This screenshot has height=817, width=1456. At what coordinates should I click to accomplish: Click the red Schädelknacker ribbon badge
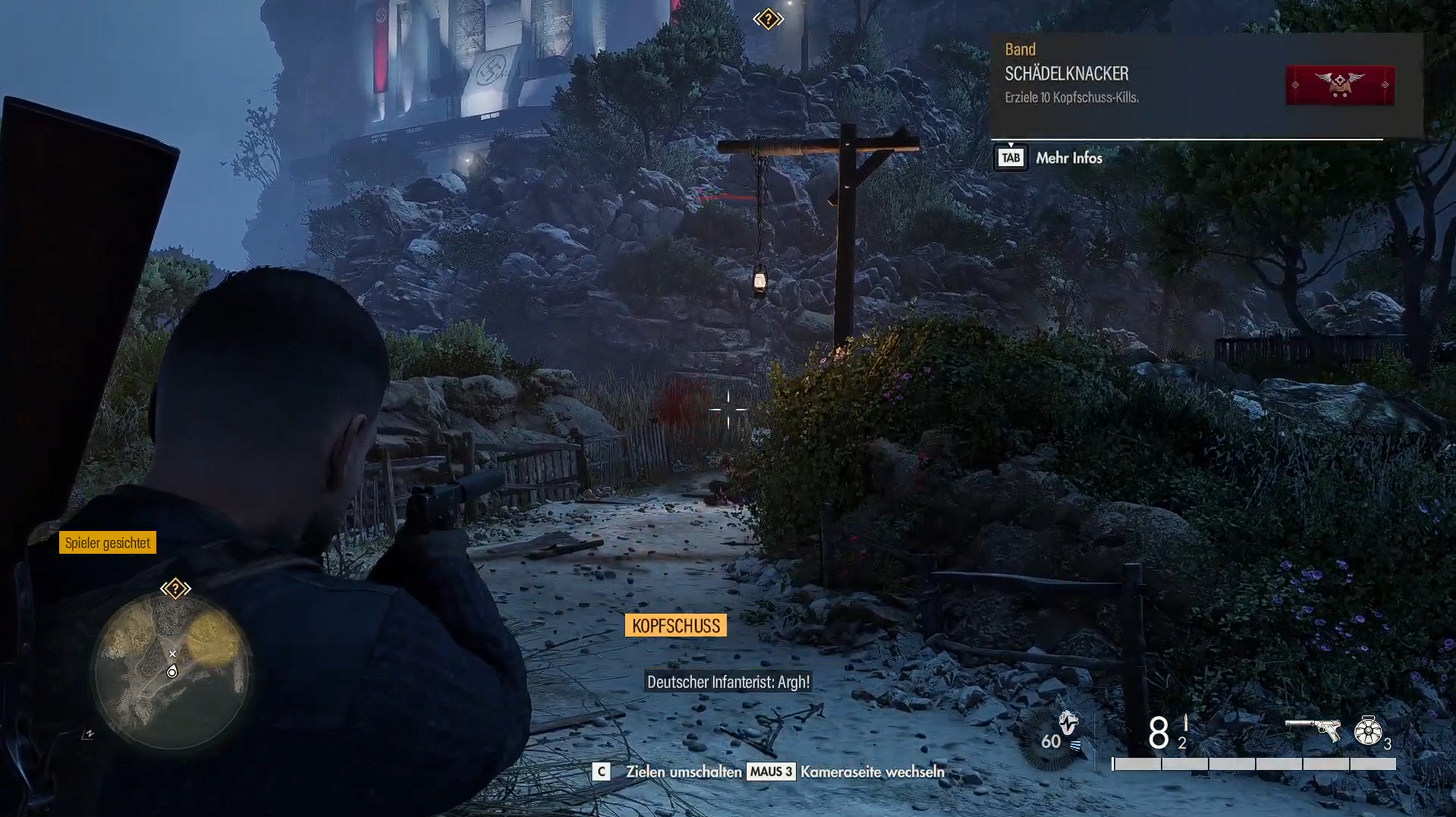click(1339, 85)
